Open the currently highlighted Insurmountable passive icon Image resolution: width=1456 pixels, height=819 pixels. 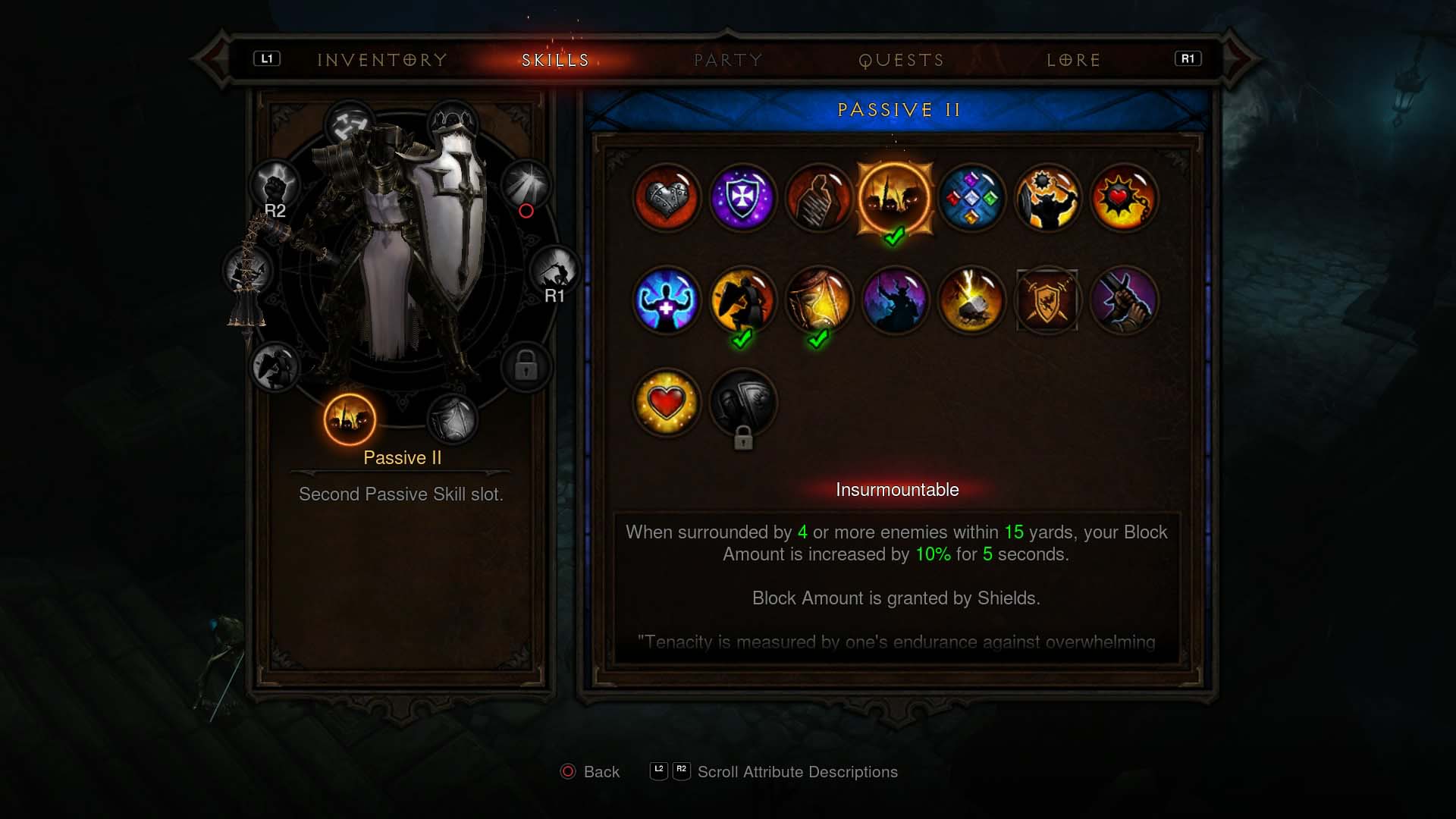click(895, 199)
